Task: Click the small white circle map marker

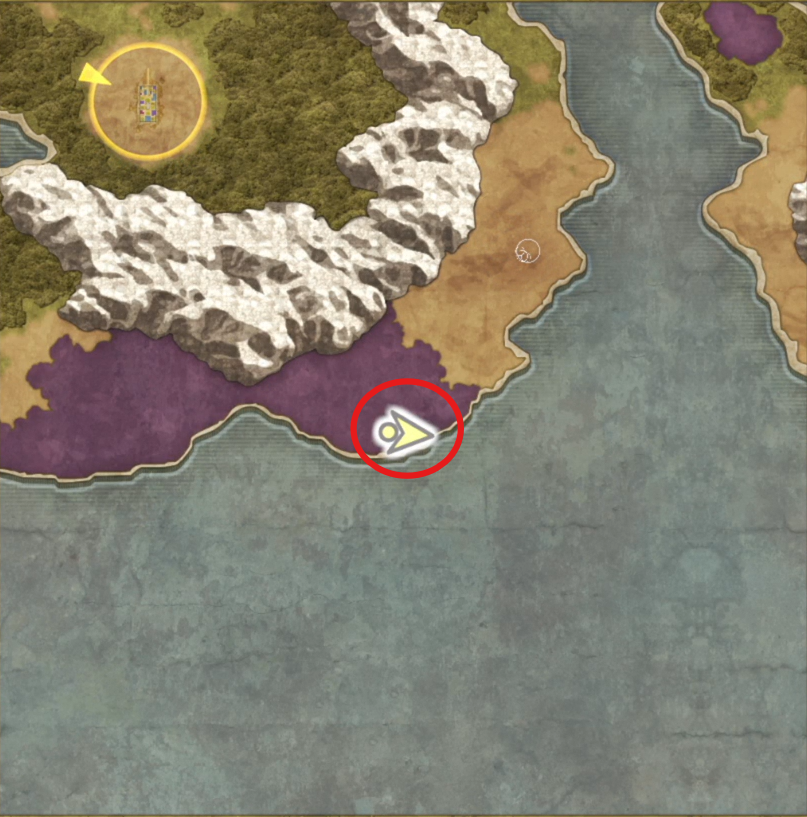Action: [x=526, y=252]
